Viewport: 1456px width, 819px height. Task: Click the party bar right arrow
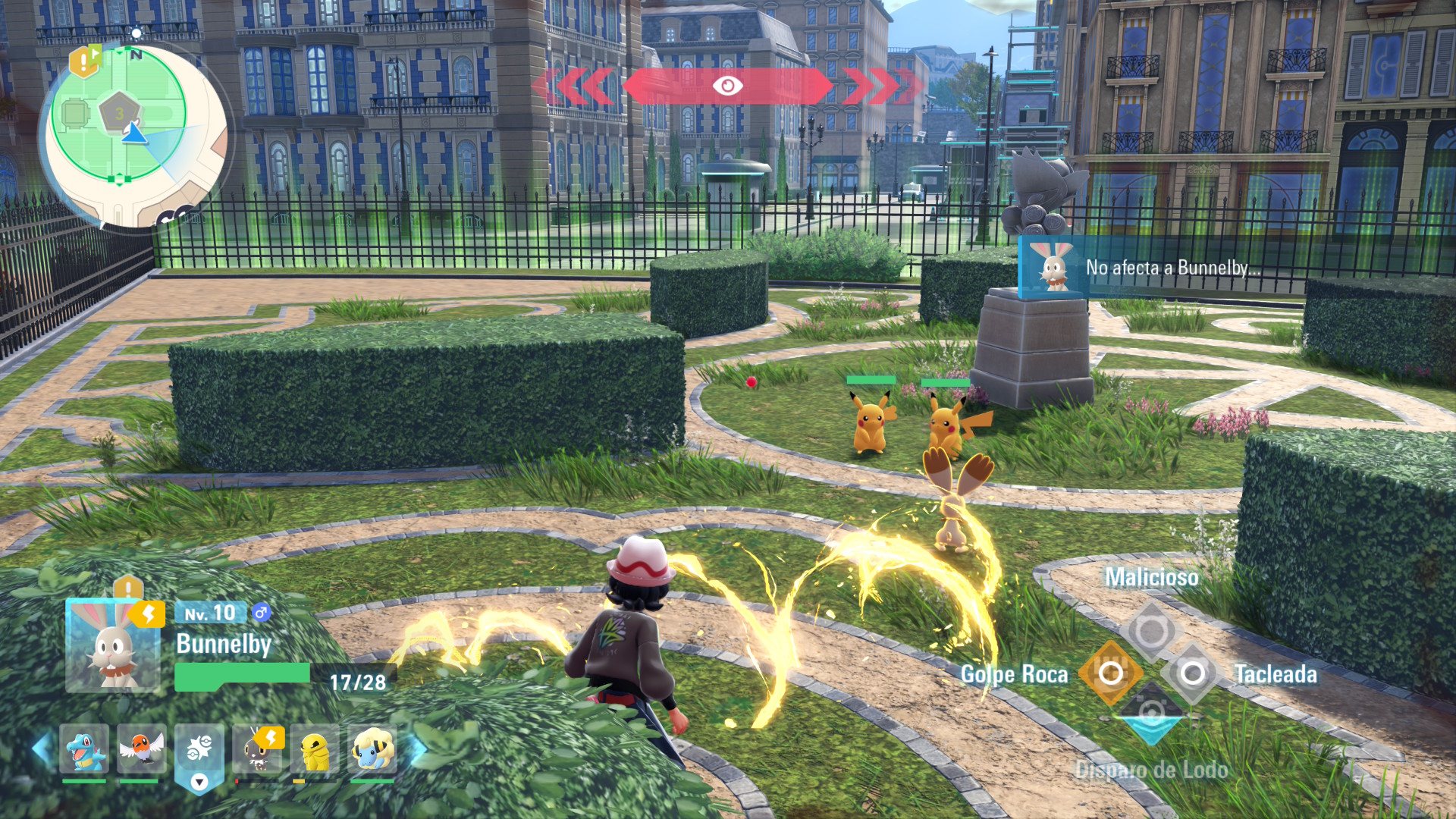(418, 748)
